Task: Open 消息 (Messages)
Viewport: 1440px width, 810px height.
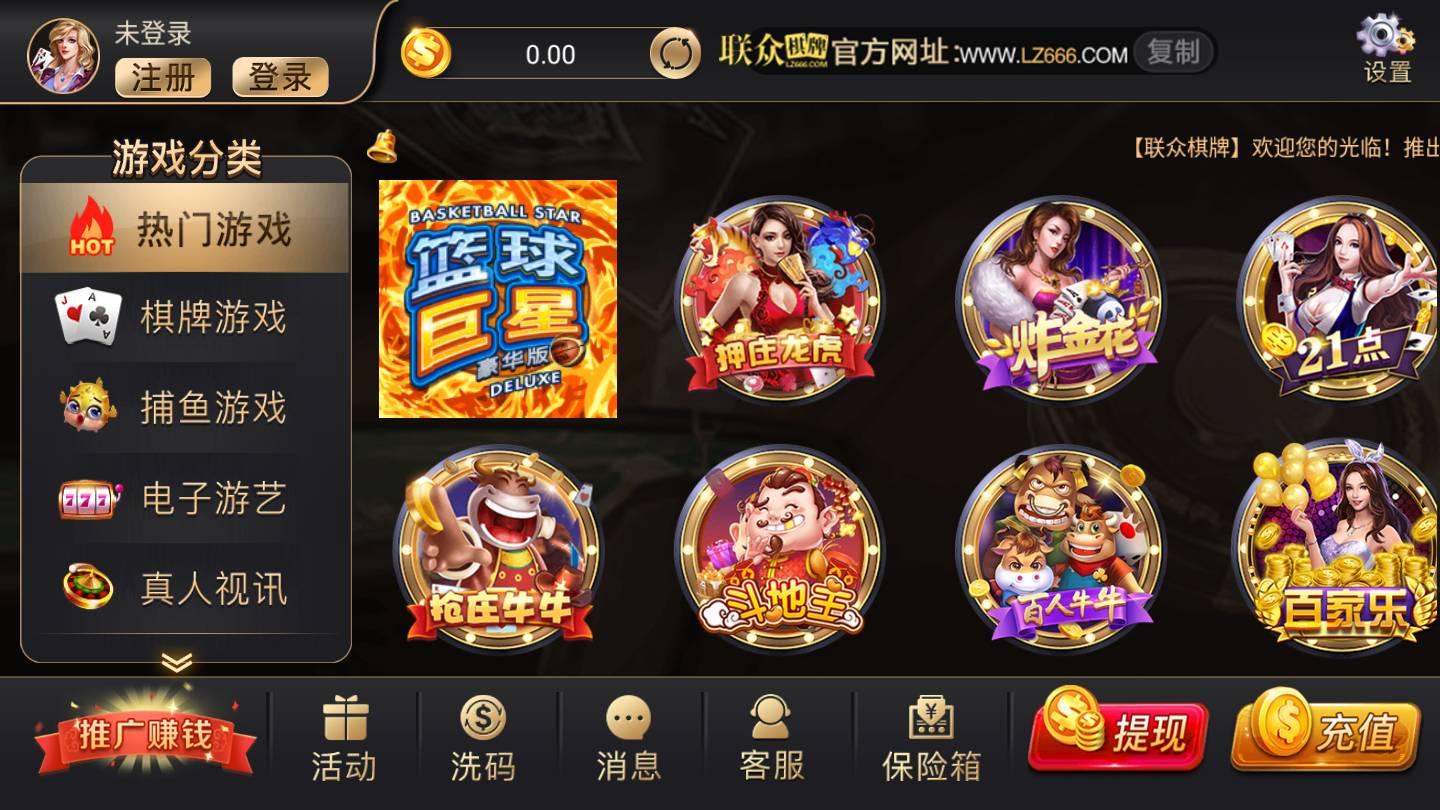Action: pyautogui.click(x=628, y=733)
